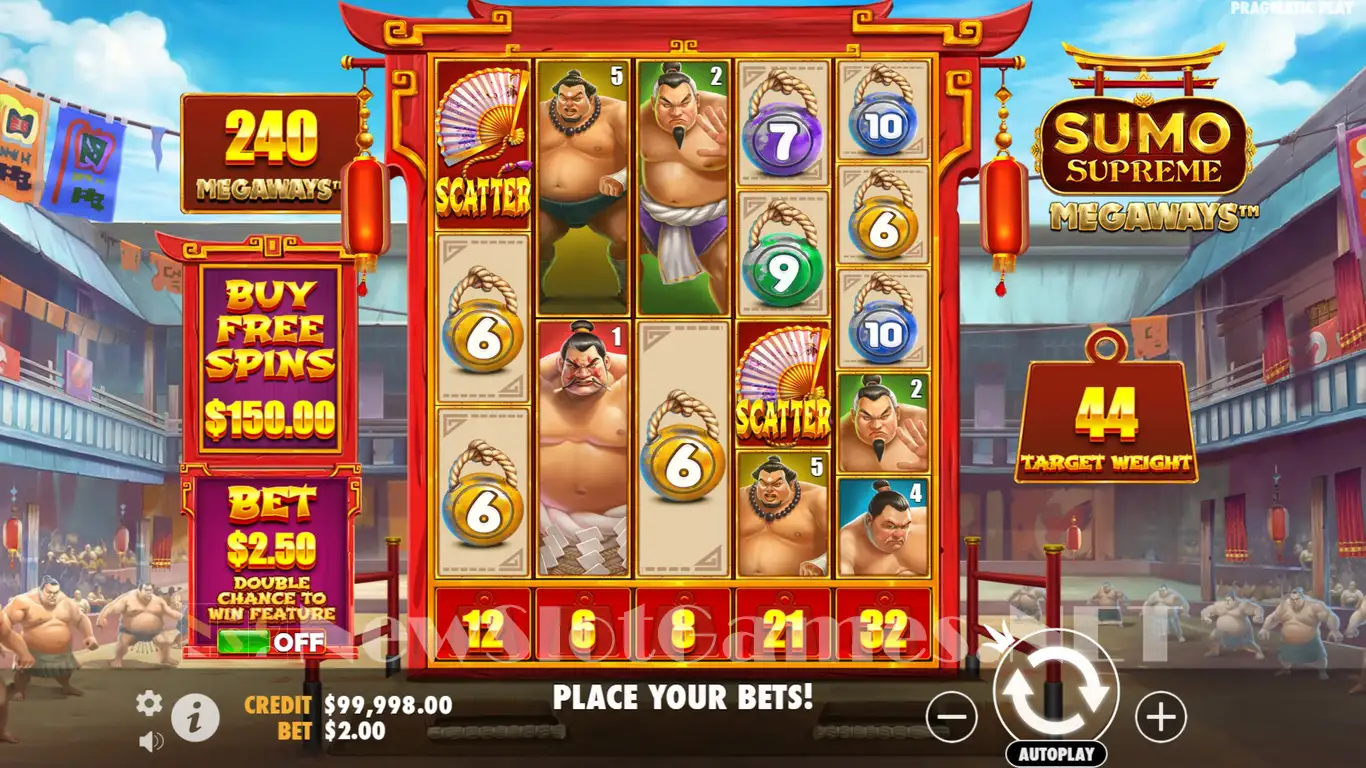Mute the sound with the speaker icon

[151, 741]
